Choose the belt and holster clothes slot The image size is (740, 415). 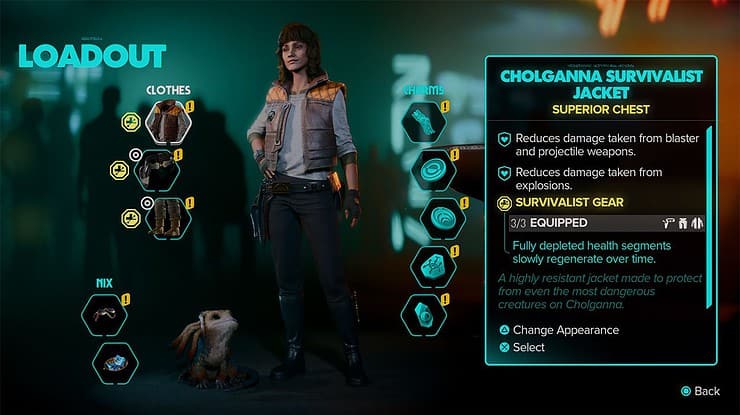point(165,170)
